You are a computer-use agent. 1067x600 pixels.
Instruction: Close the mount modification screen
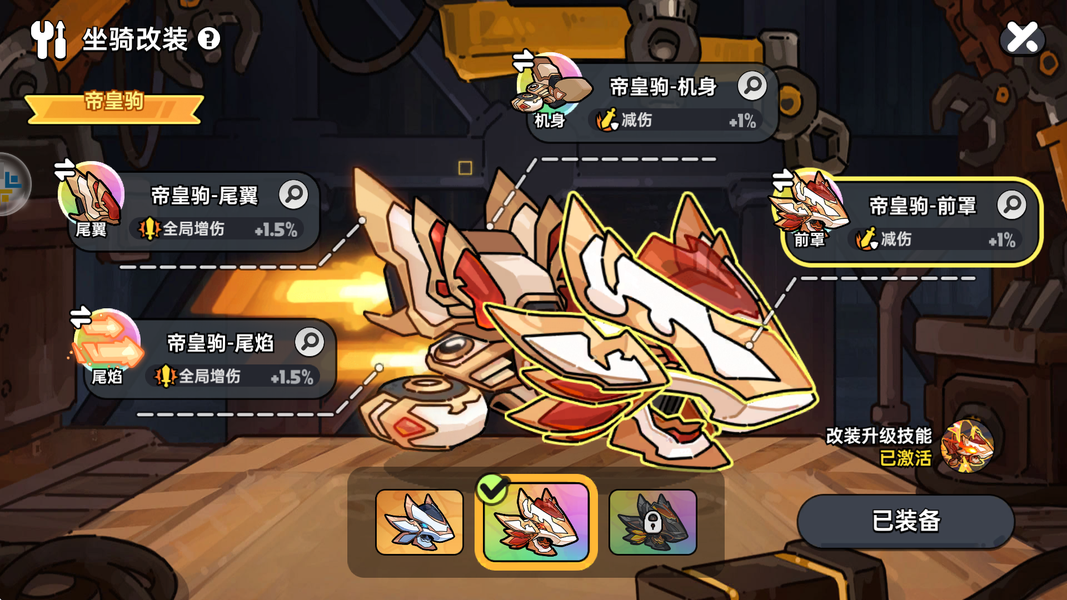1022,38
